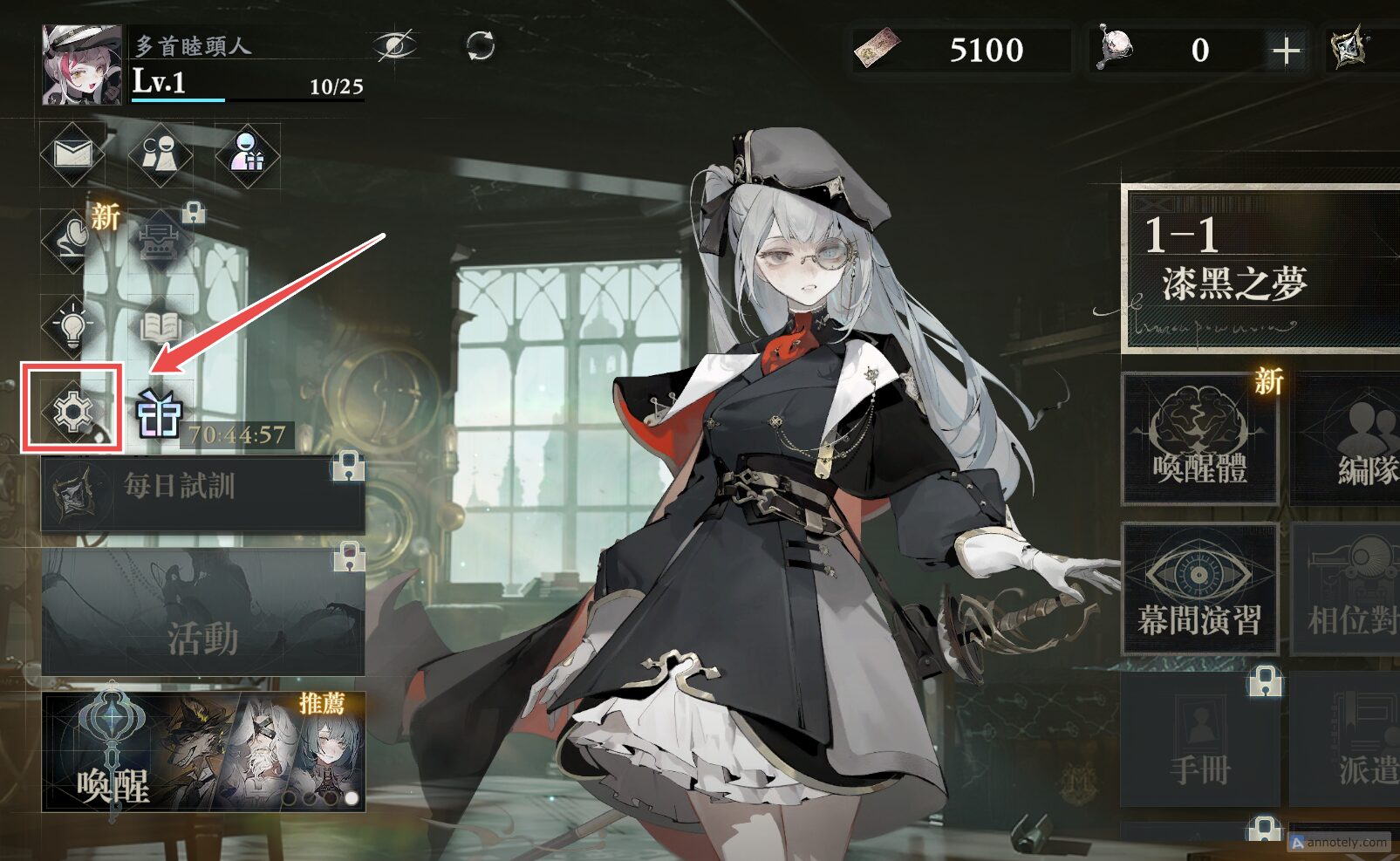Image resolution: width=1400 pixels, height=861 pixels.
Task: Add currency with the plus button
Action: 1286,51
